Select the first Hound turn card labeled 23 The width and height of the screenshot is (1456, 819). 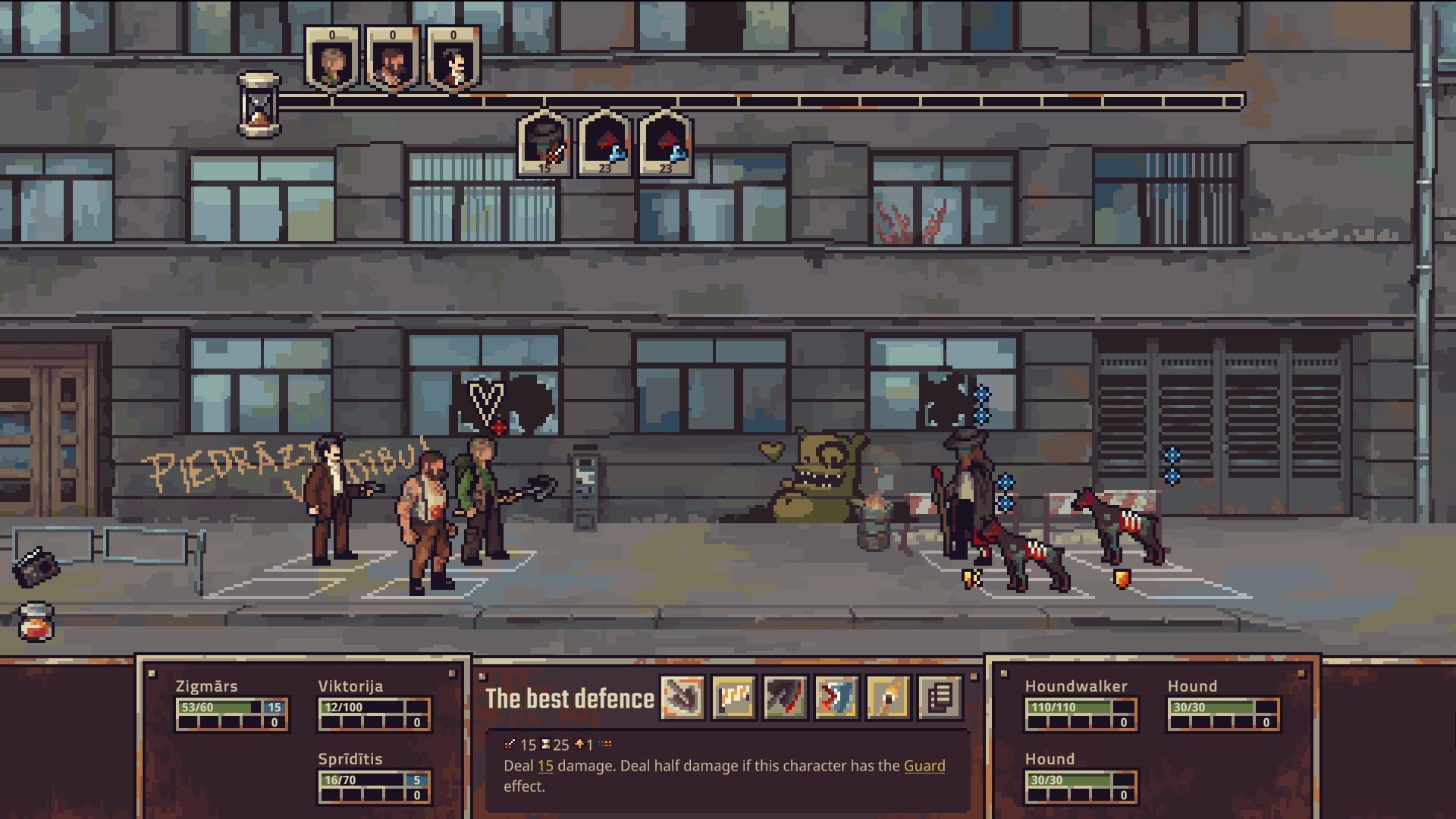click(x=604, y=144)
